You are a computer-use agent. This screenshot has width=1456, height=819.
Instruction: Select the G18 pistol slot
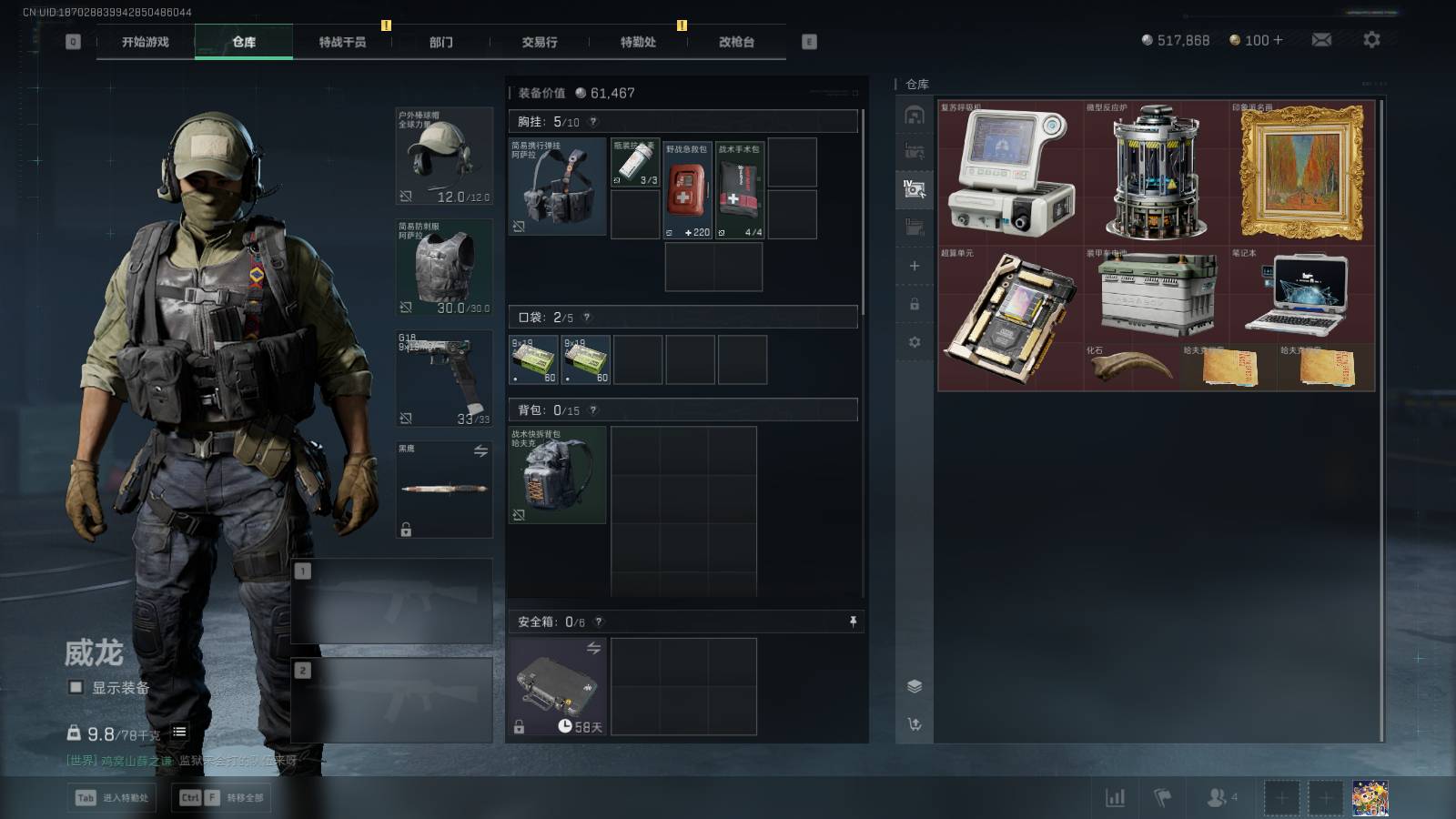point(444,379)
